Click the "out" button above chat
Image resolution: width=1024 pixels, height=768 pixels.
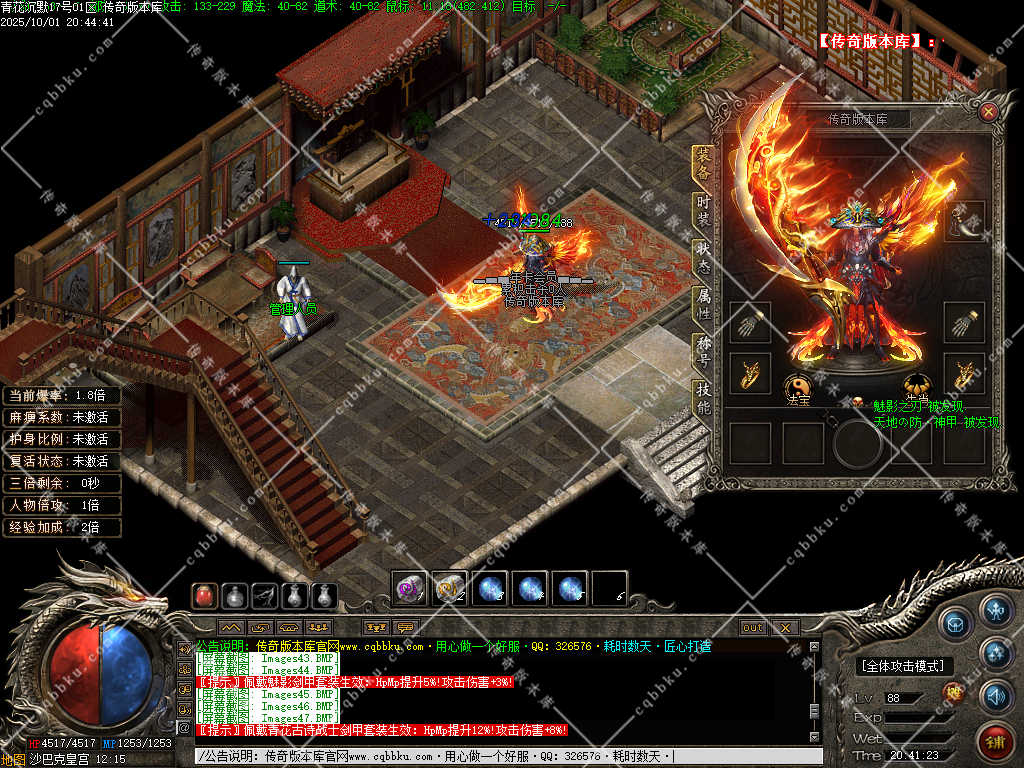tap(753, 628)
